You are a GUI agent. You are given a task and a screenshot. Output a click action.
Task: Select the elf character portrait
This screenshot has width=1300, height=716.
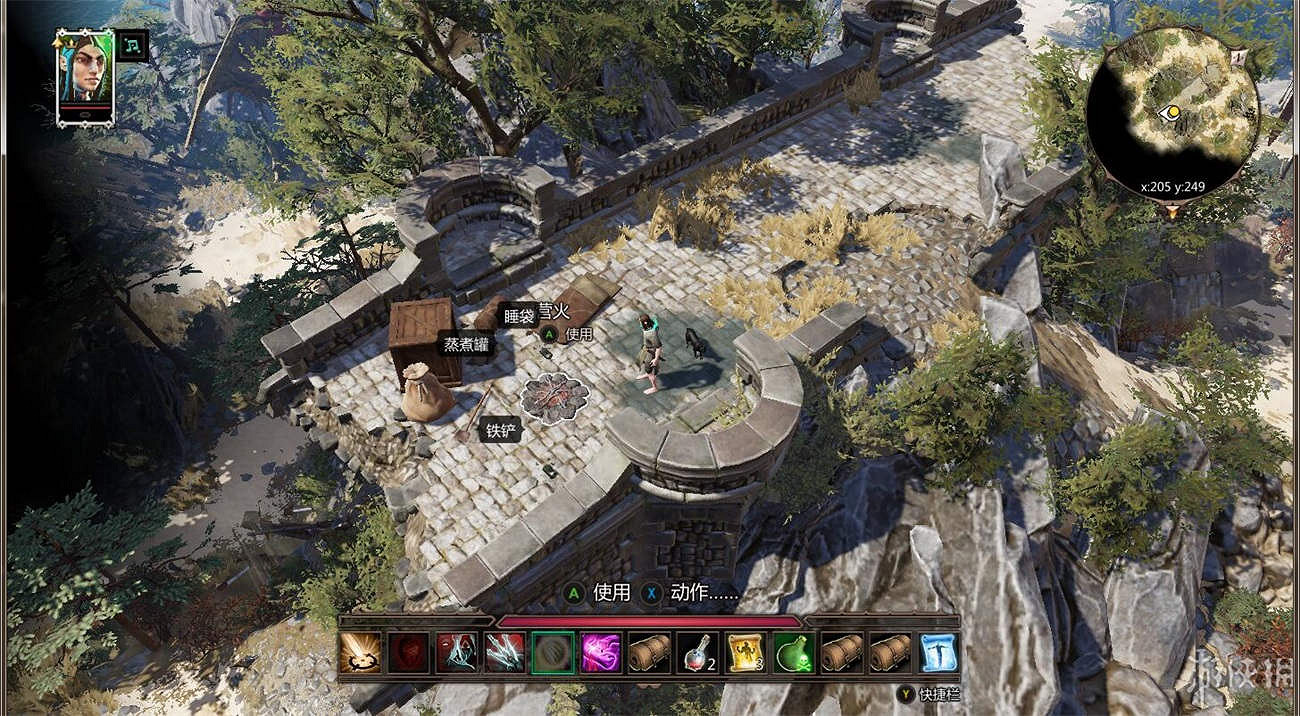tap(85, 76)
